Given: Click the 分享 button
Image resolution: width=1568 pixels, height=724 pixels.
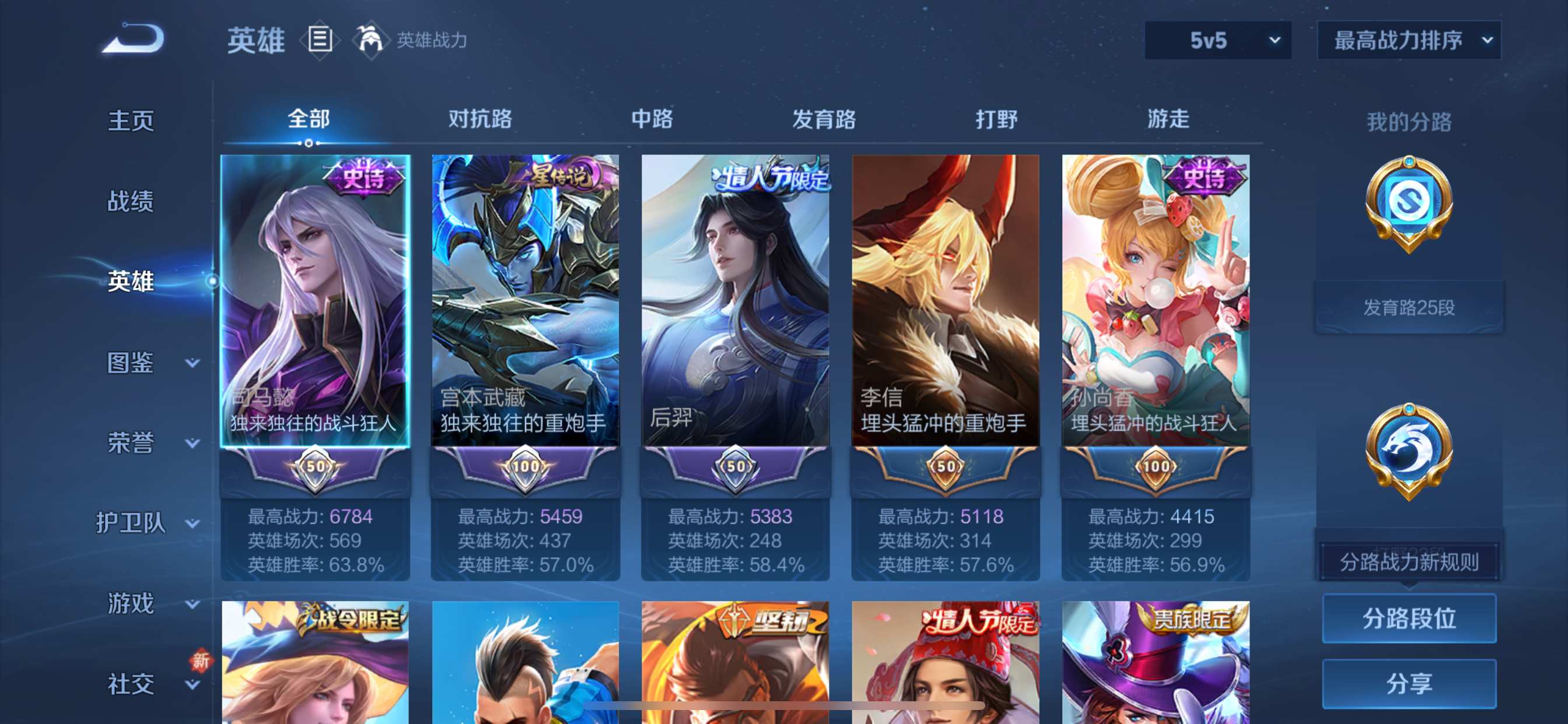Looking at the screenshot, I should (1409, 684).
